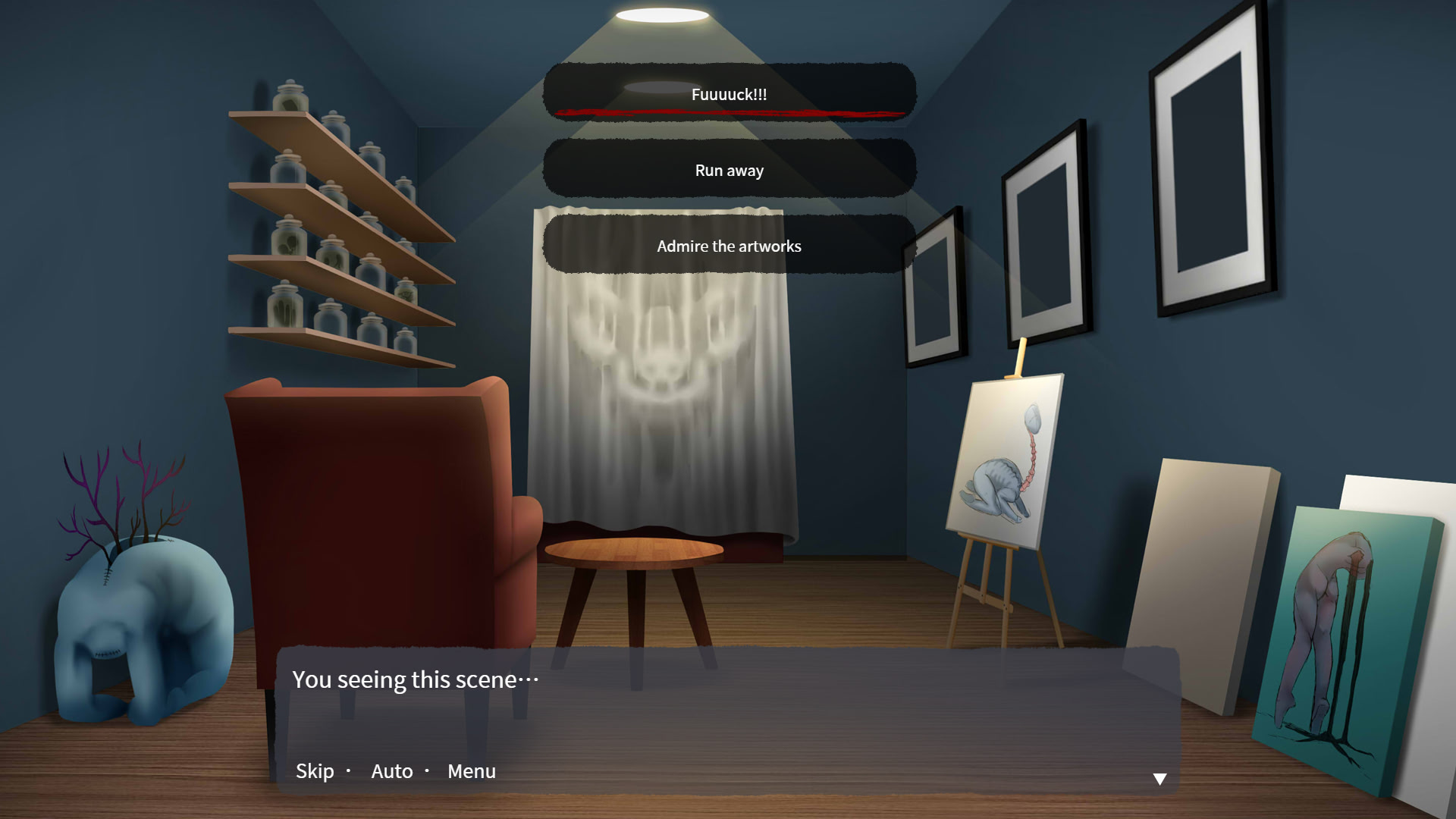Click the red scribble under "Fuuuck!!!"
The width and height of the screenshot is (1456, 819).
pyautogui.click(x=728, y=114)
